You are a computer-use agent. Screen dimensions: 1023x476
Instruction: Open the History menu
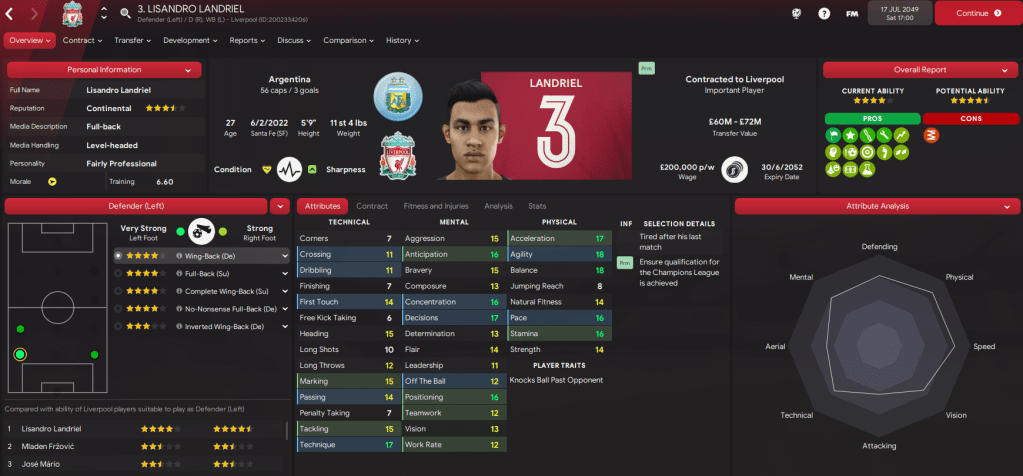point(402,41)
